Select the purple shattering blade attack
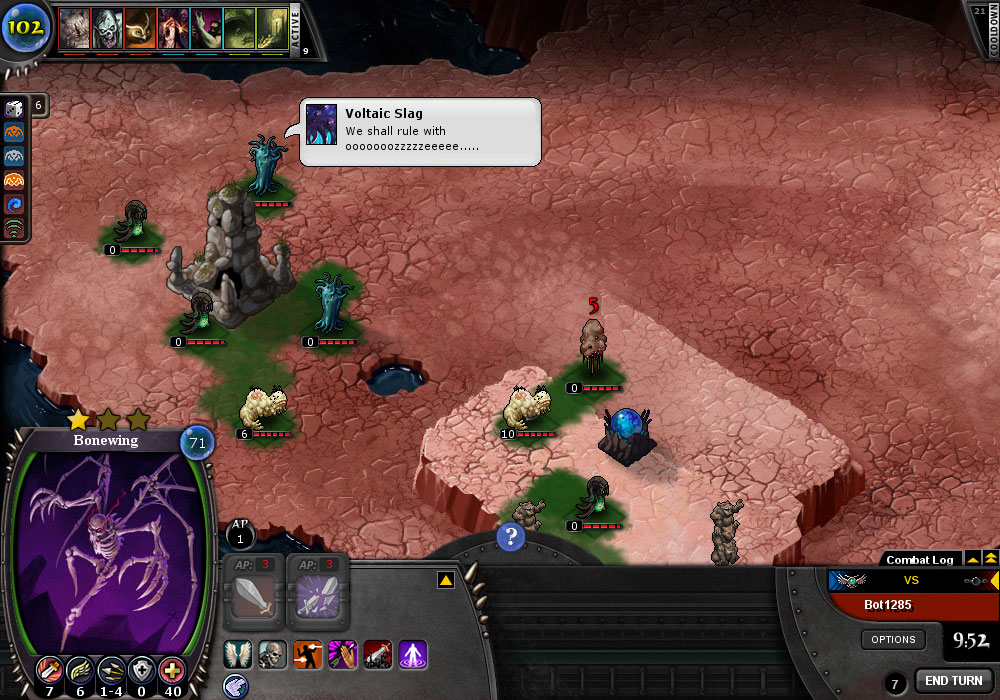This screenshot has height=700, width=1000. tap(318, 602)
